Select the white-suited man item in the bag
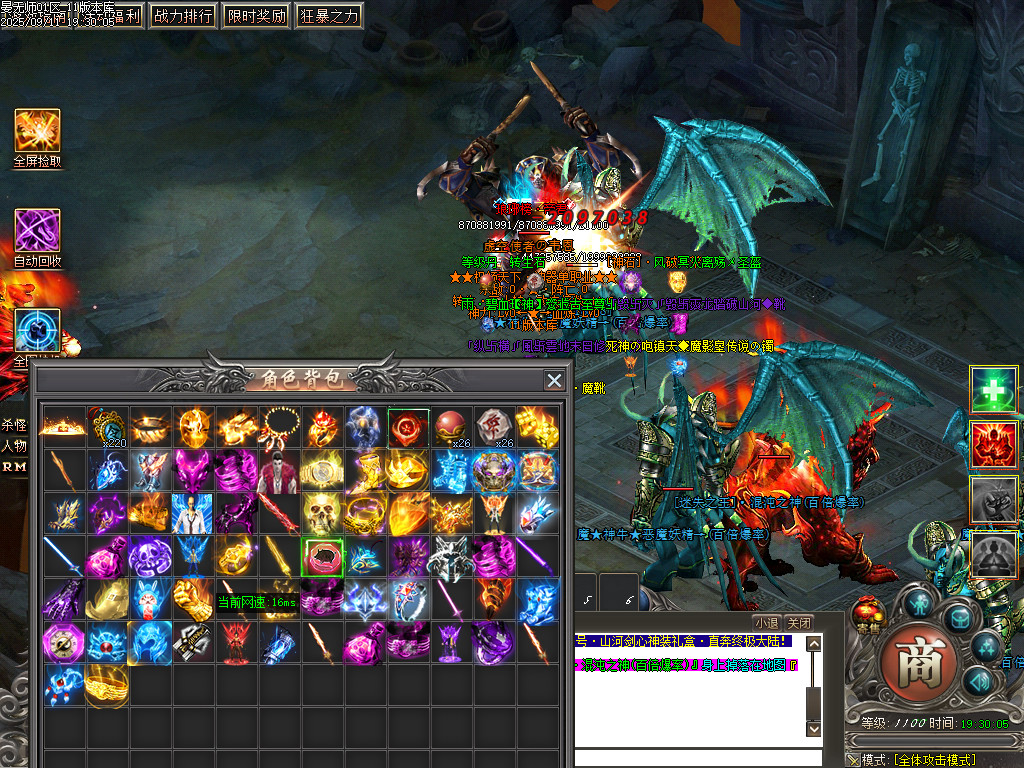 (192, 513)
